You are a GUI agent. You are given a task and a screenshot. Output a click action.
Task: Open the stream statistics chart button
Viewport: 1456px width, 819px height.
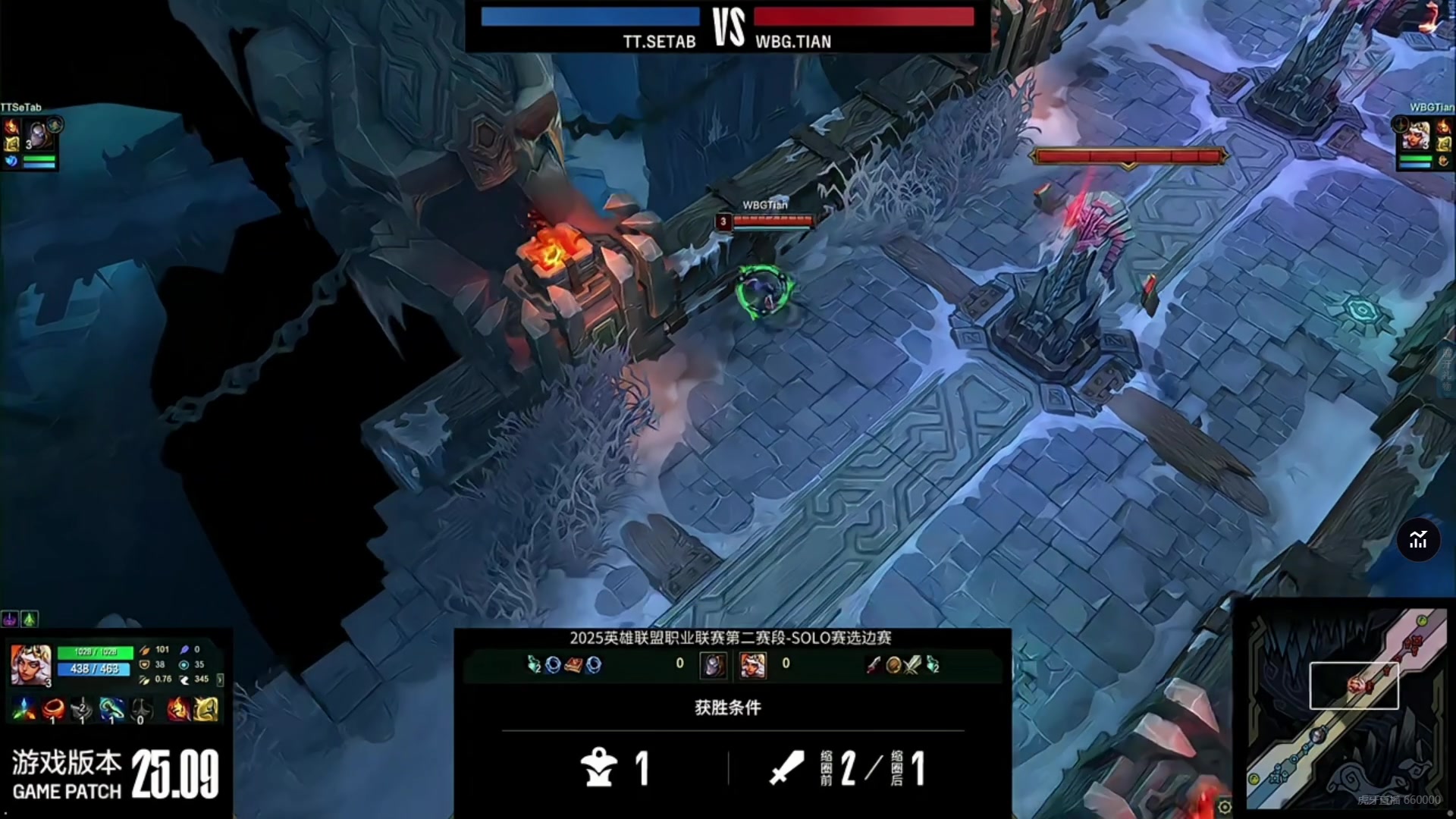coord(1418,540)
